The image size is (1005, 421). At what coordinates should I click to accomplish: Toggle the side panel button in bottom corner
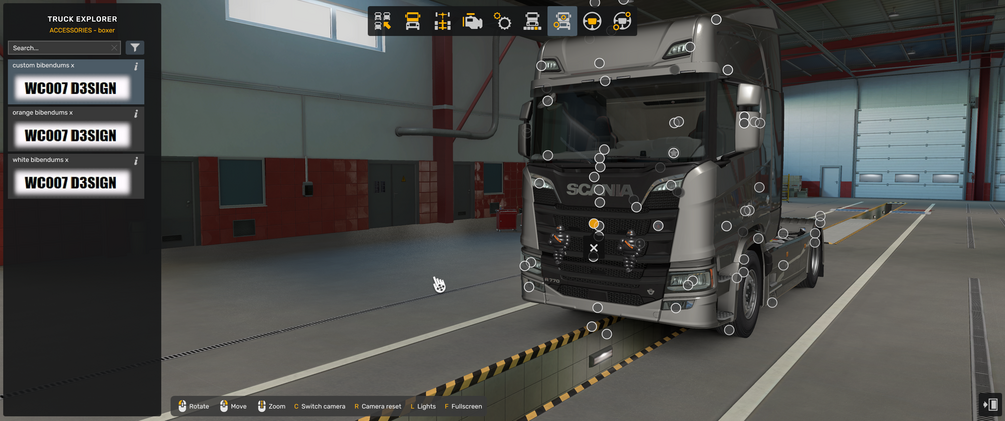(990, 404)
